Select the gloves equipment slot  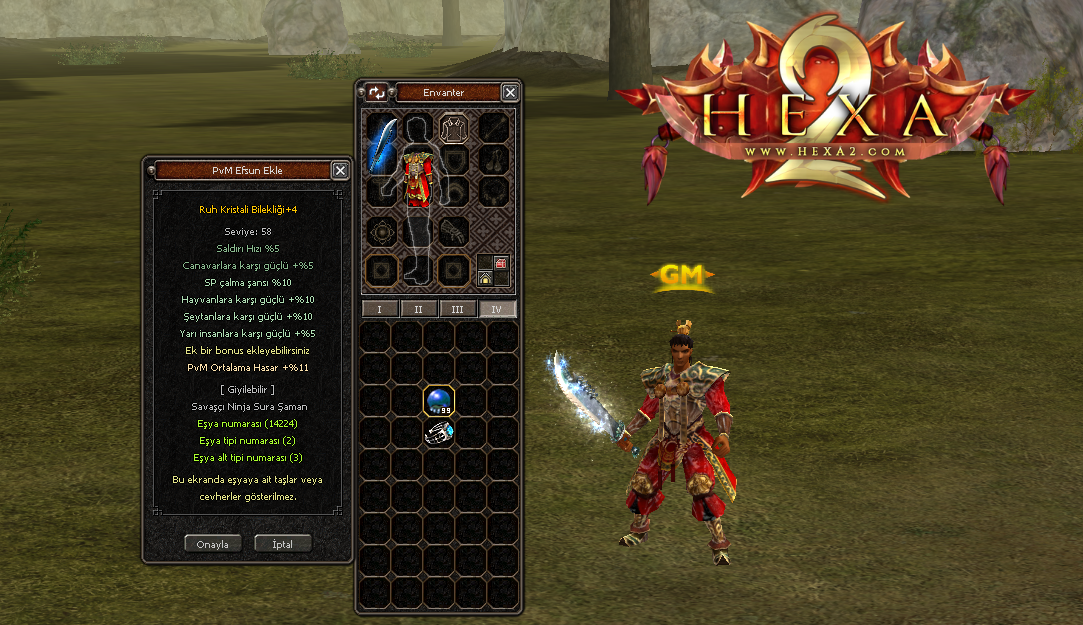(455, 230)
